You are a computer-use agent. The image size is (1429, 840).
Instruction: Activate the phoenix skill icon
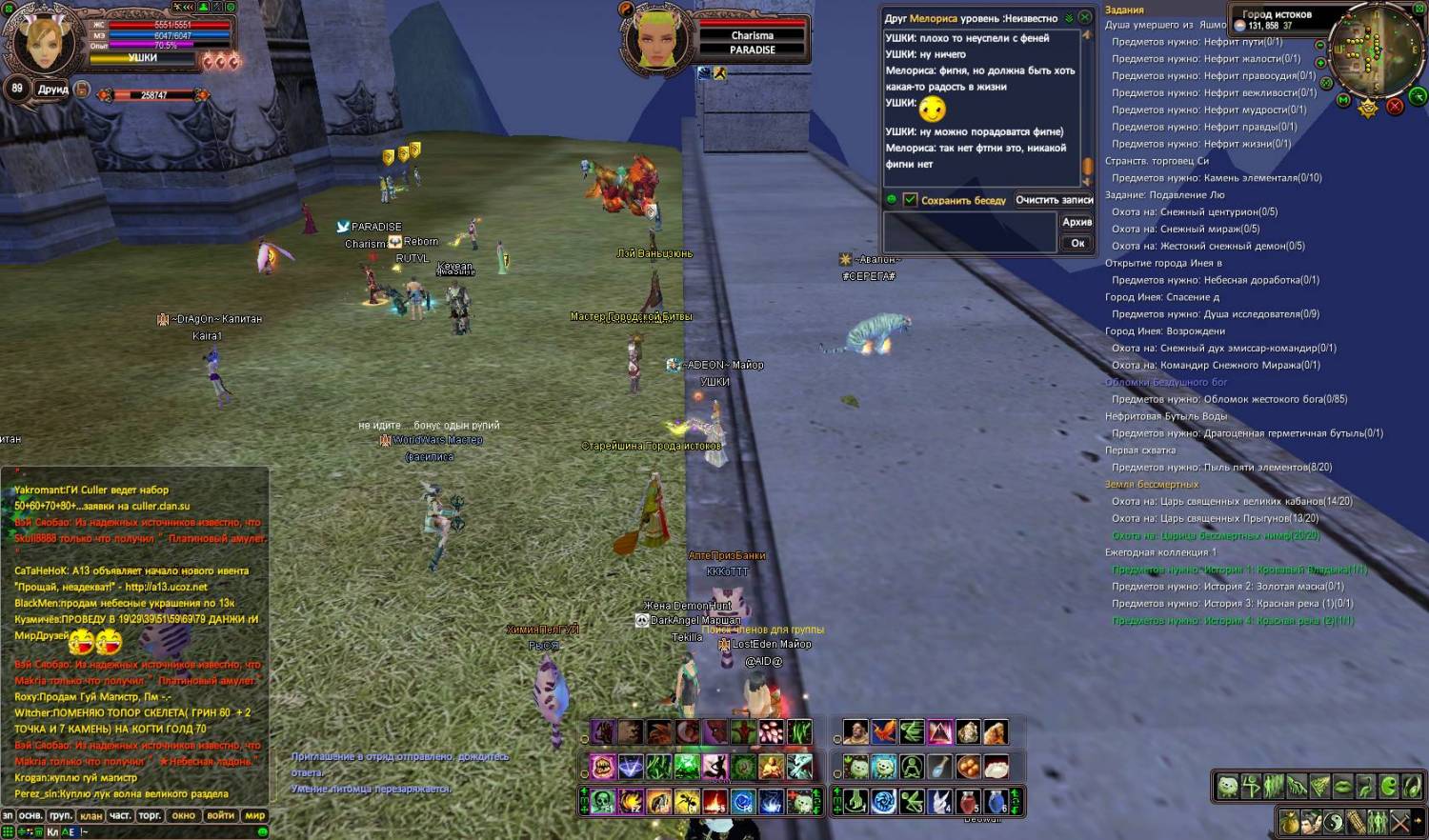pos(883,732)
